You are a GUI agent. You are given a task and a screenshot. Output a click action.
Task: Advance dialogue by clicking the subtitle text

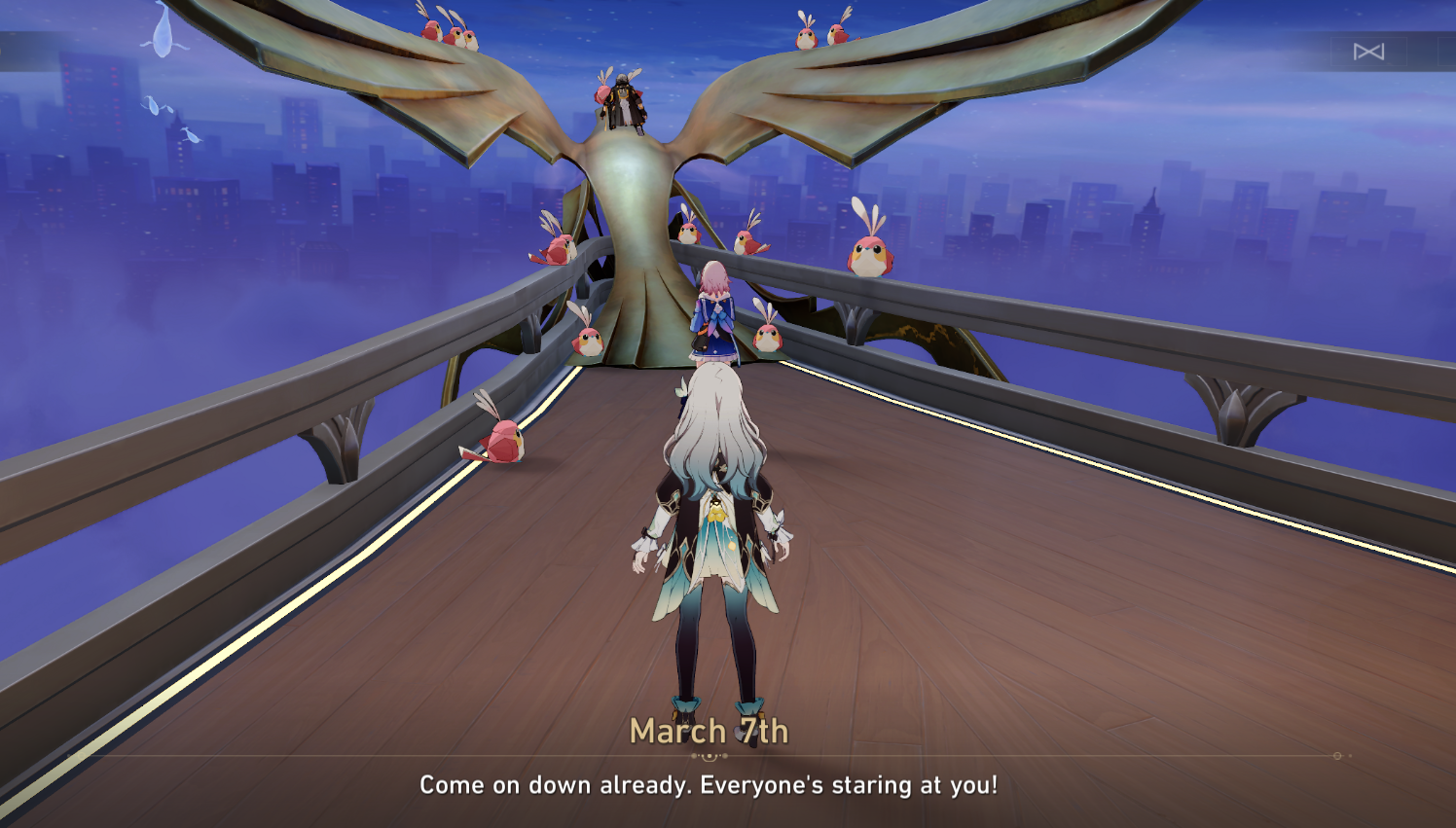[x=710, y=783]
